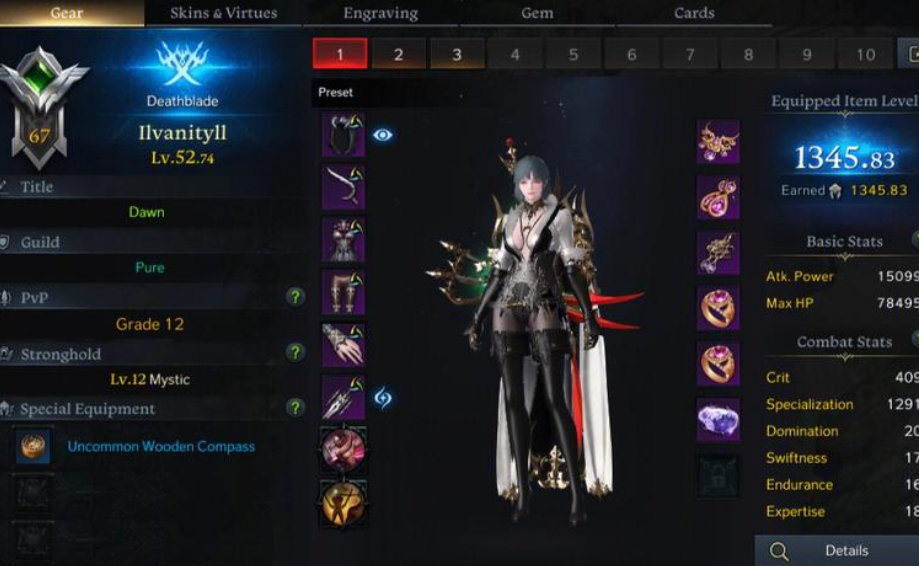Select the purple ability stone slot
Screen dimensions: 919x566
click(718, 418)
